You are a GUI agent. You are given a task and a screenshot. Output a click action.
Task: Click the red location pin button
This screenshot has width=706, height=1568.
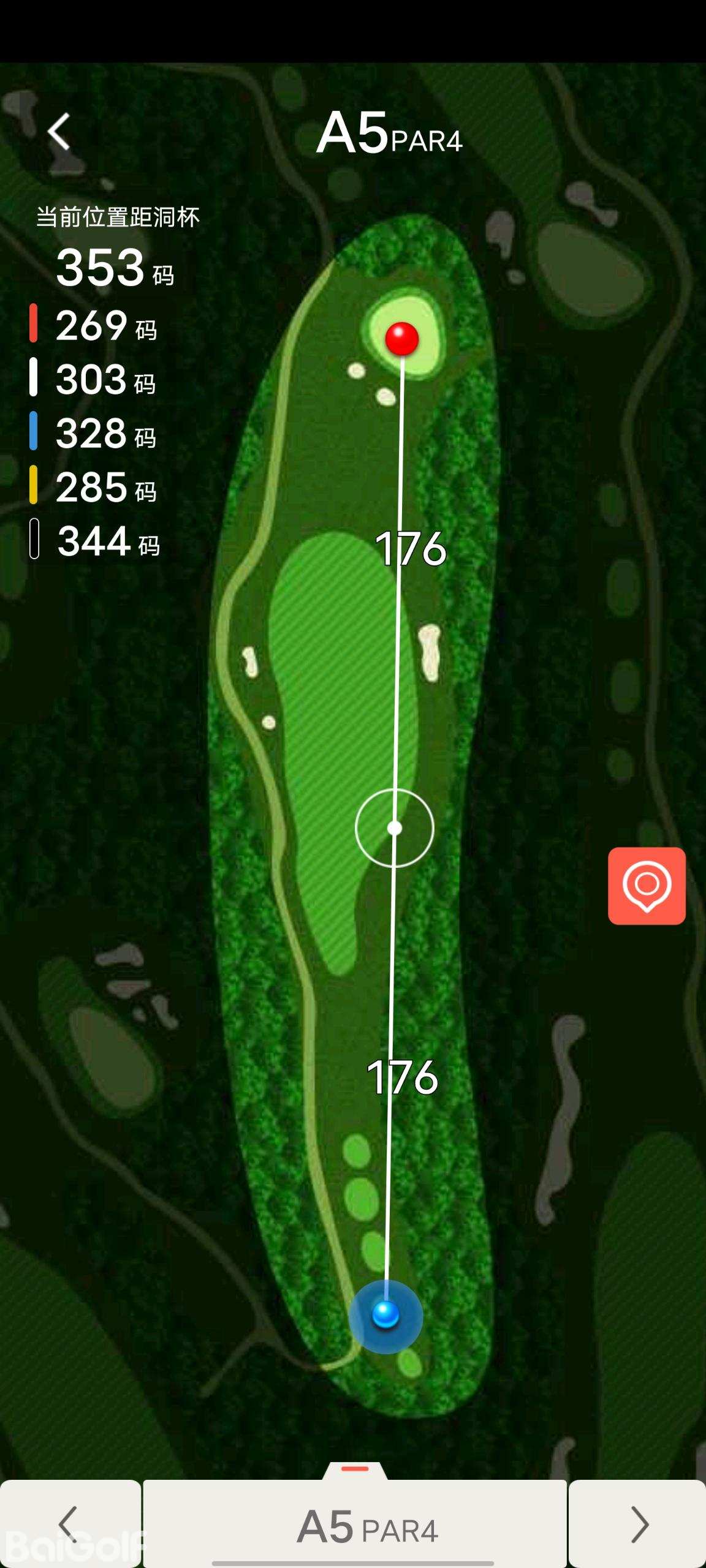[647, 886]
